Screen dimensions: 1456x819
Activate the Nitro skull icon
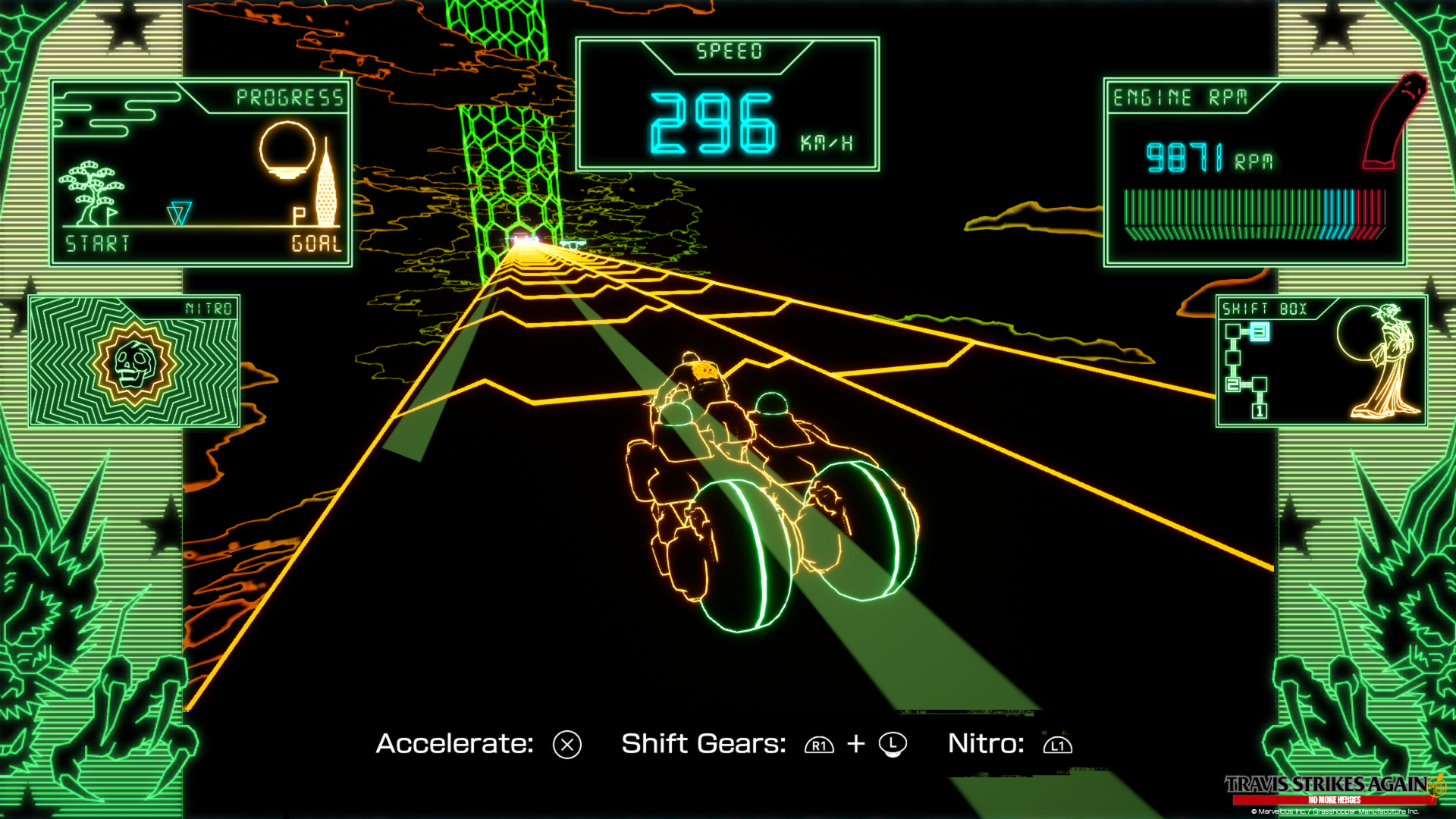134,363
